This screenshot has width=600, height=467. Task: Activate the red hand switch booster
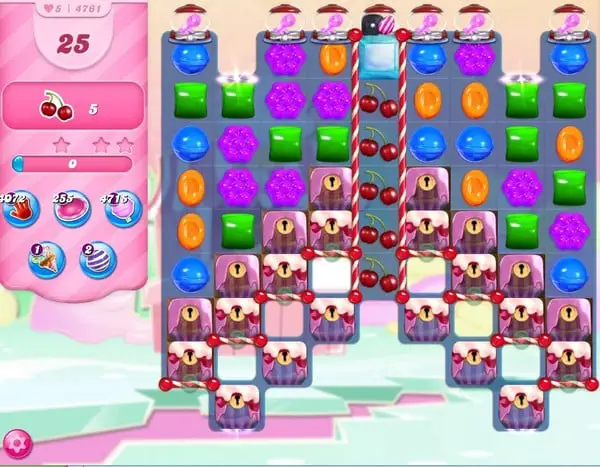pyautogui.click(x=22, y=210)
